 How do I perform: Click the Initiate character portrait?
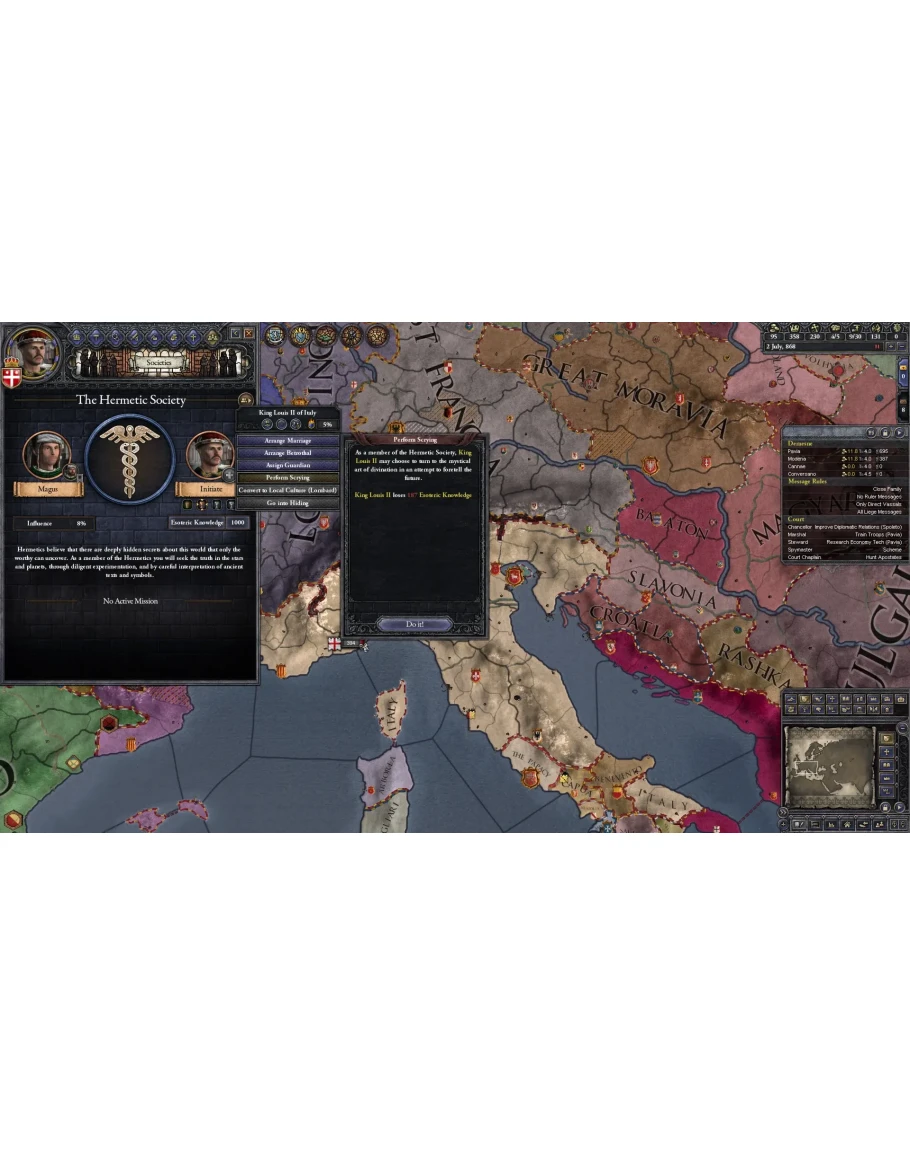[x=210, y=455]
